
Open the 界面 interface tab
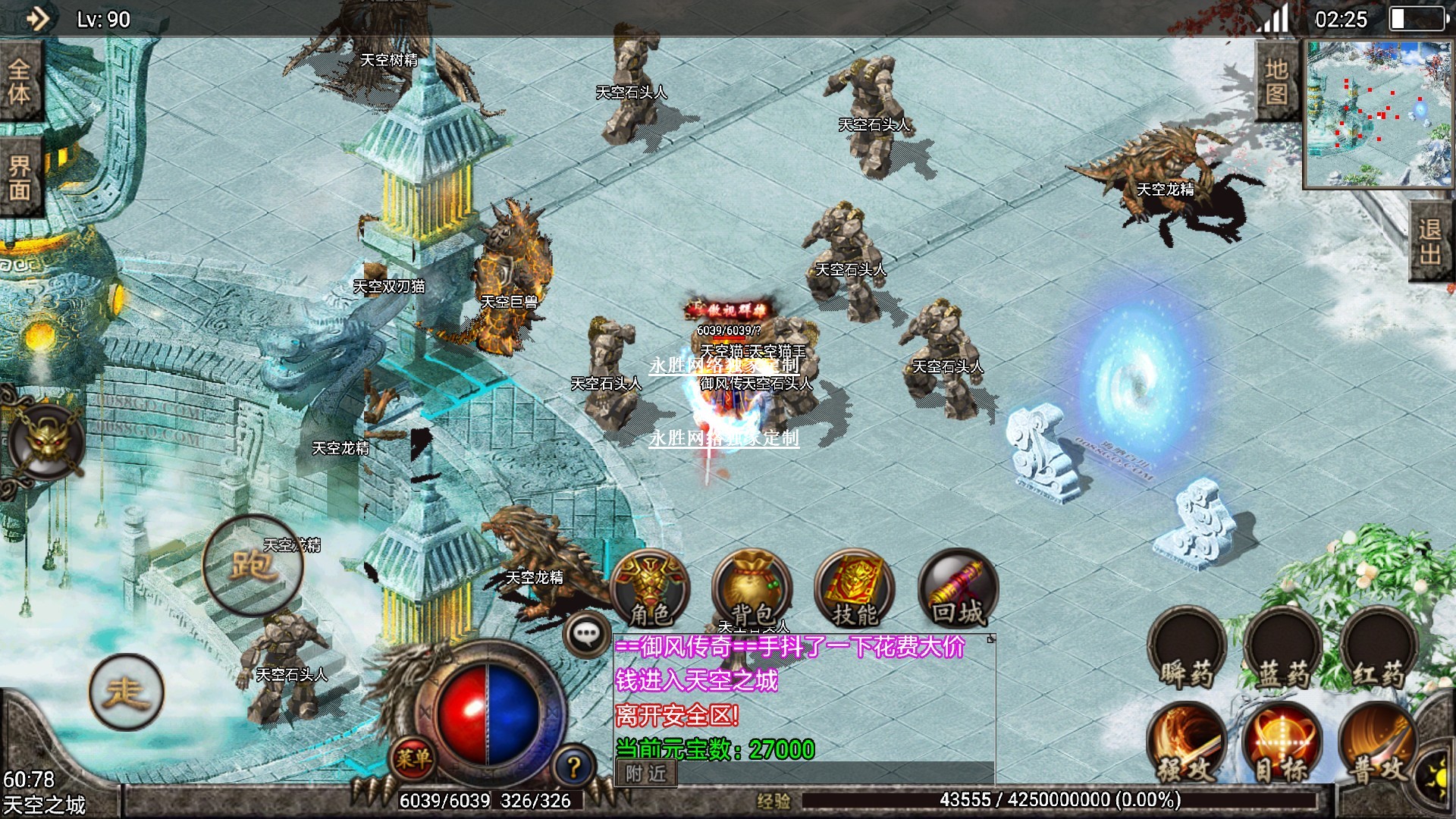20,177
